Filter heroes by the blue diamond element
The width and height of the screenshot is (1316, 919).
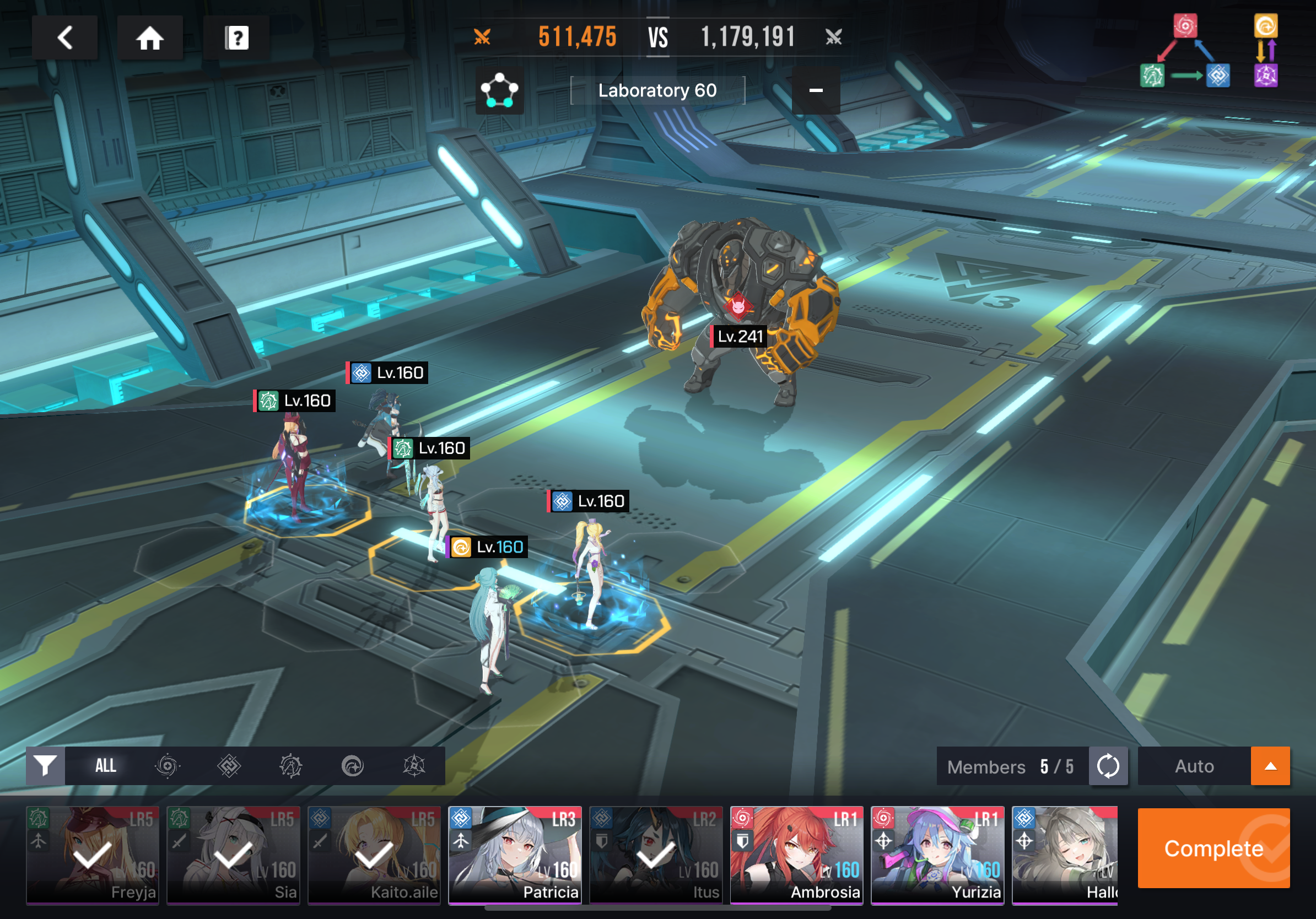[x=229, y=765]
